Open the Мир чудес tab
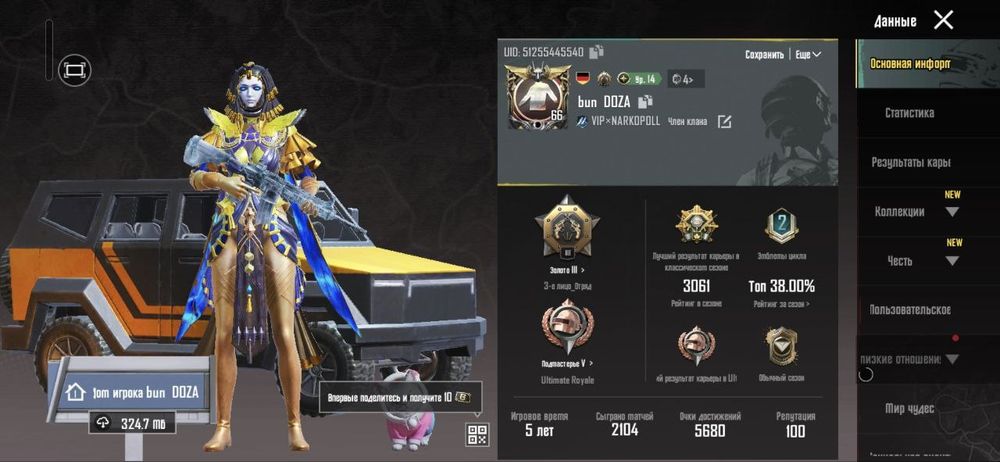Screen dimensions: 1000x462 pos(909,408)
